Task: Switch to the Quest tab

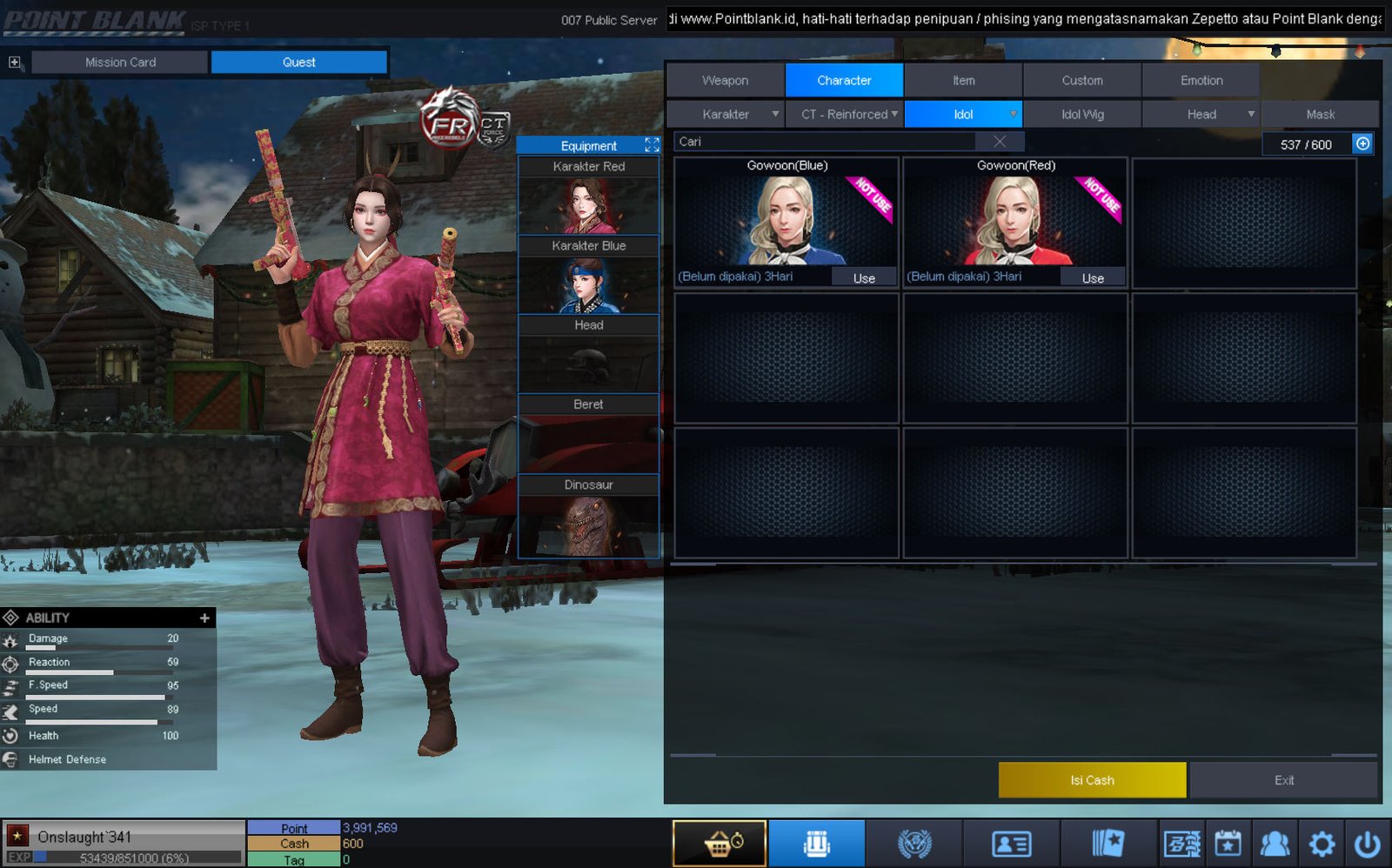Action: point(298,62)
